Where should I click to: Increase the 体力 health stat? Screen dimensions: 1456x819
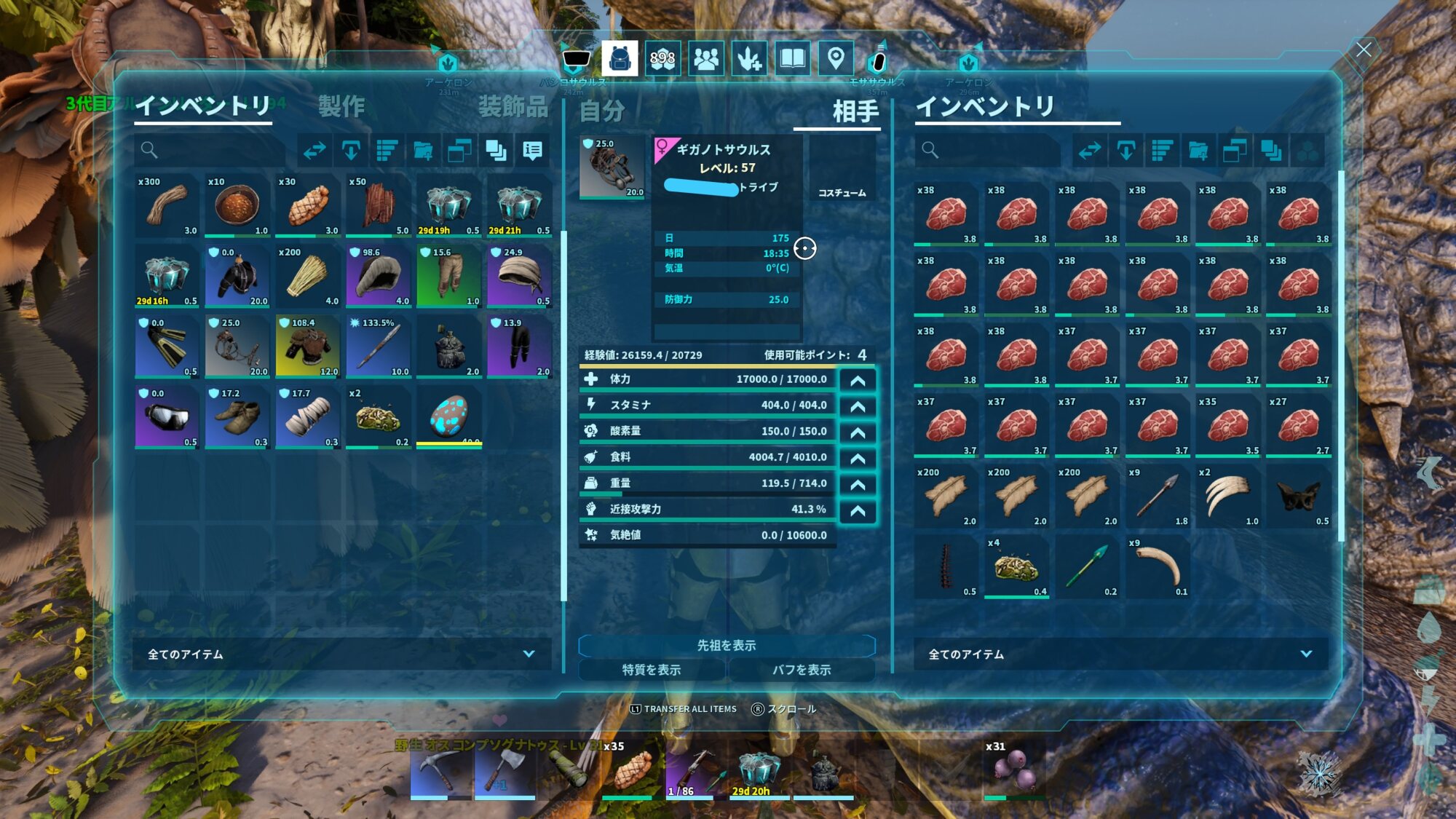point(858,380)
